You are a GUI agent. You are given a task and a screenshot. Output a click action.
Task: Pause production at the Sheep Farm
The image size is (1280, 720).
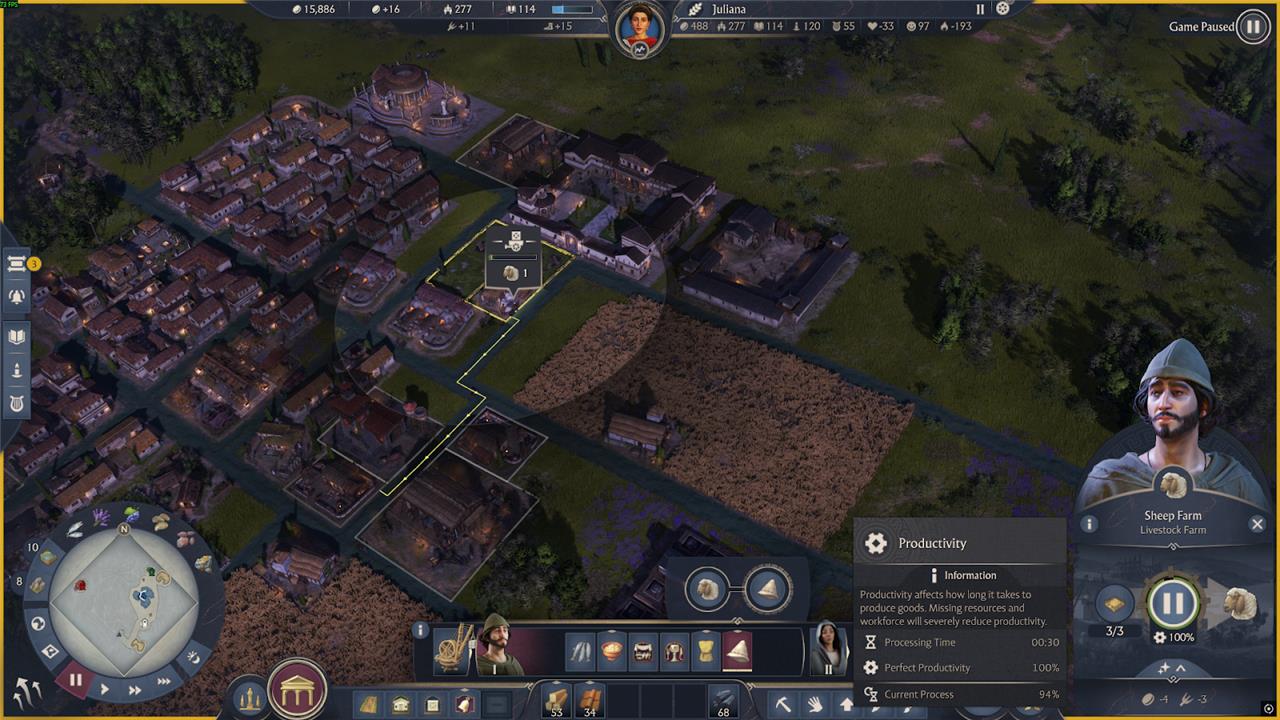pyautogui.click(x=1173, y=603)
